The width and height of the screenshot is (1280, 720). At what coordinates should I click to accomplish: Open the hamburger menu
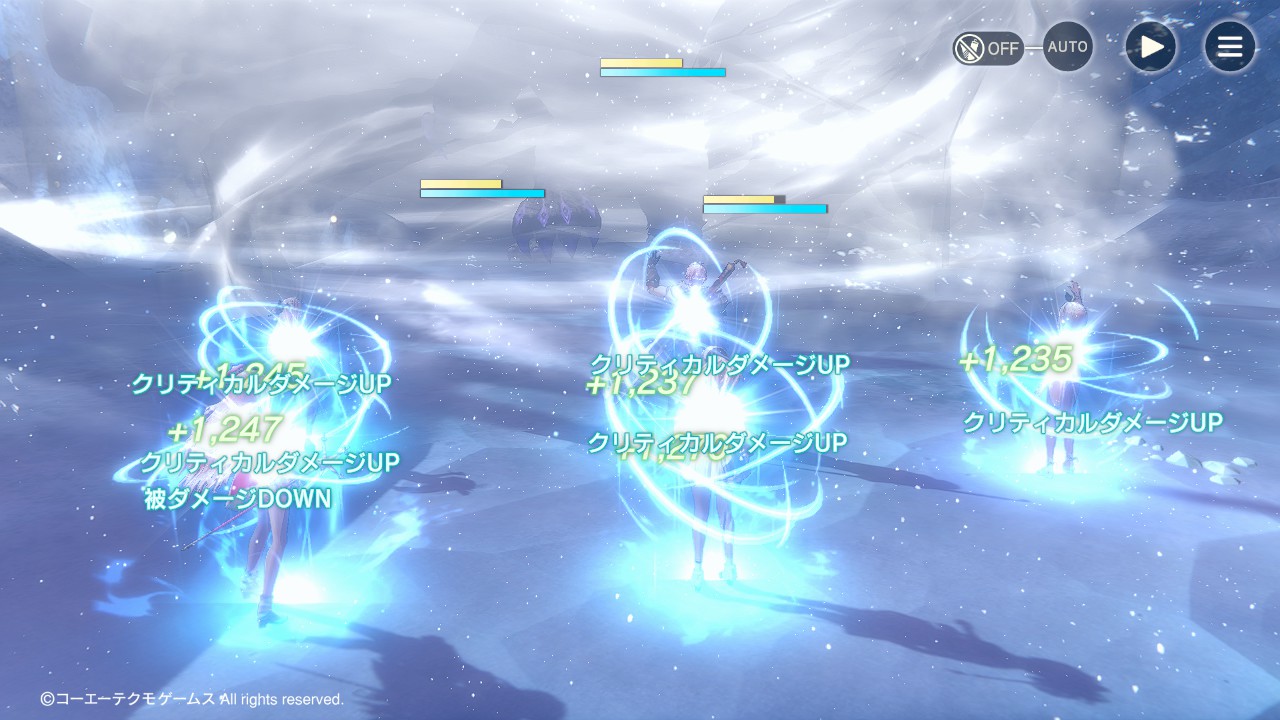tap(1229, 47)
